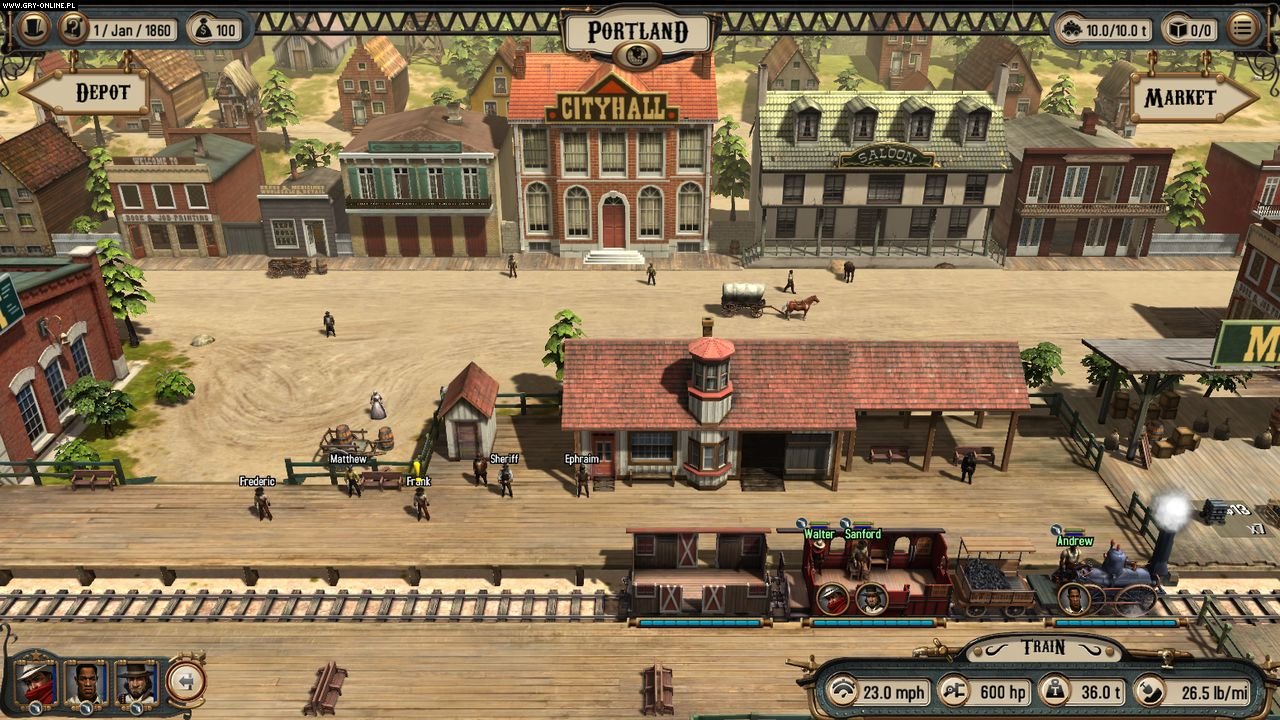Click the crew portrait badges on the red passenger wagon
Viewport: 1280px width, 720px height.
pyautogui.click(x=852, y=598)
